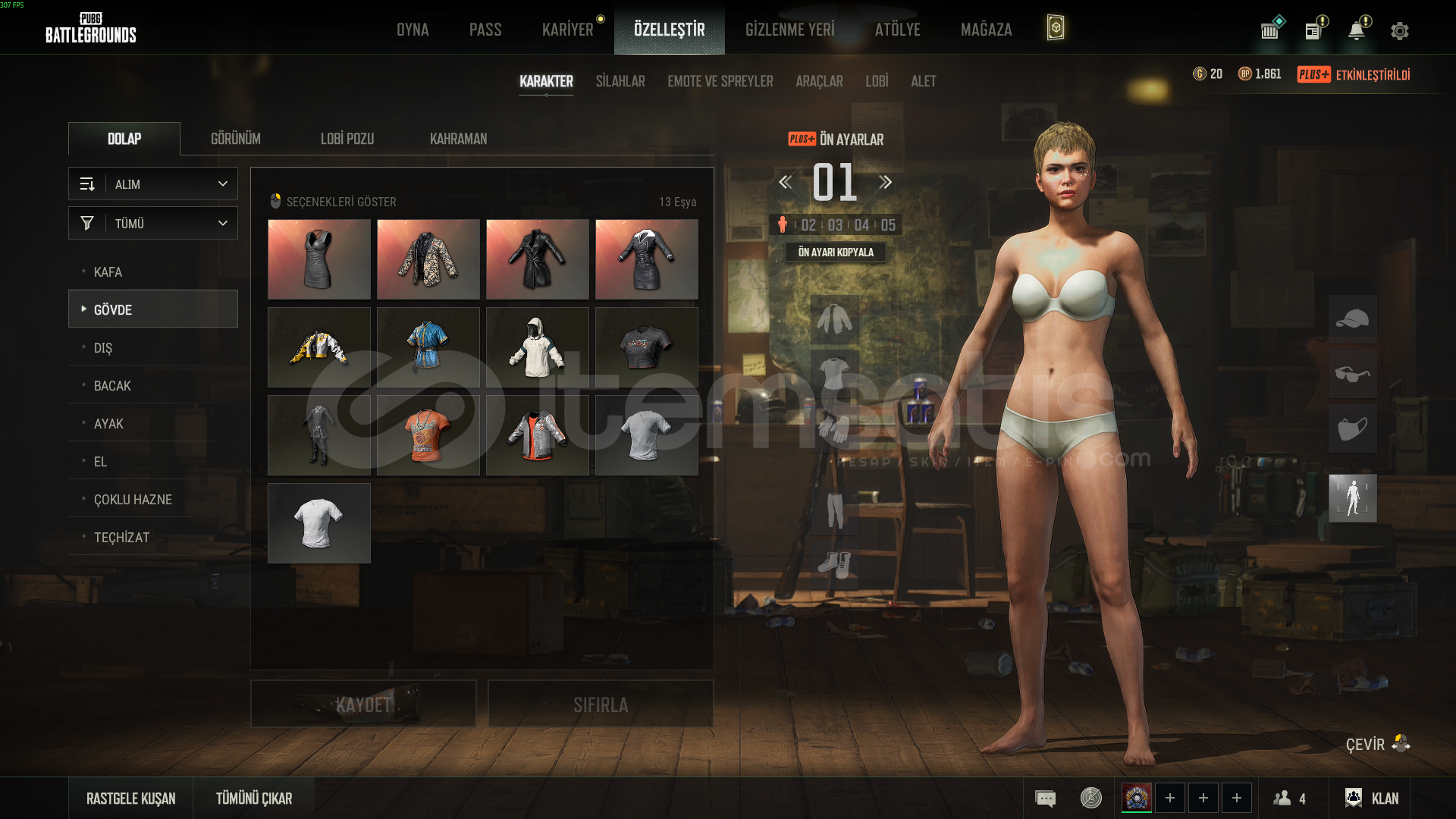Click the ÖN AYARI KOPYALA button

[835, 252]
